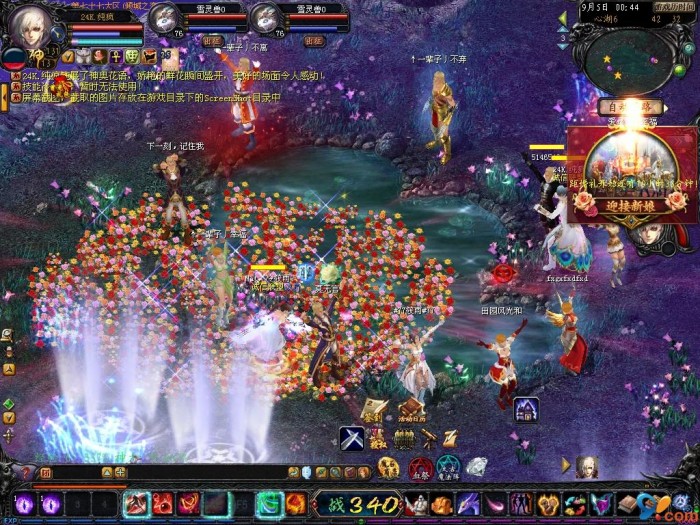This screenshot has width=700, height=525.
Task: Click the golden ankh buff icon
Action: [x=116, y=56]
